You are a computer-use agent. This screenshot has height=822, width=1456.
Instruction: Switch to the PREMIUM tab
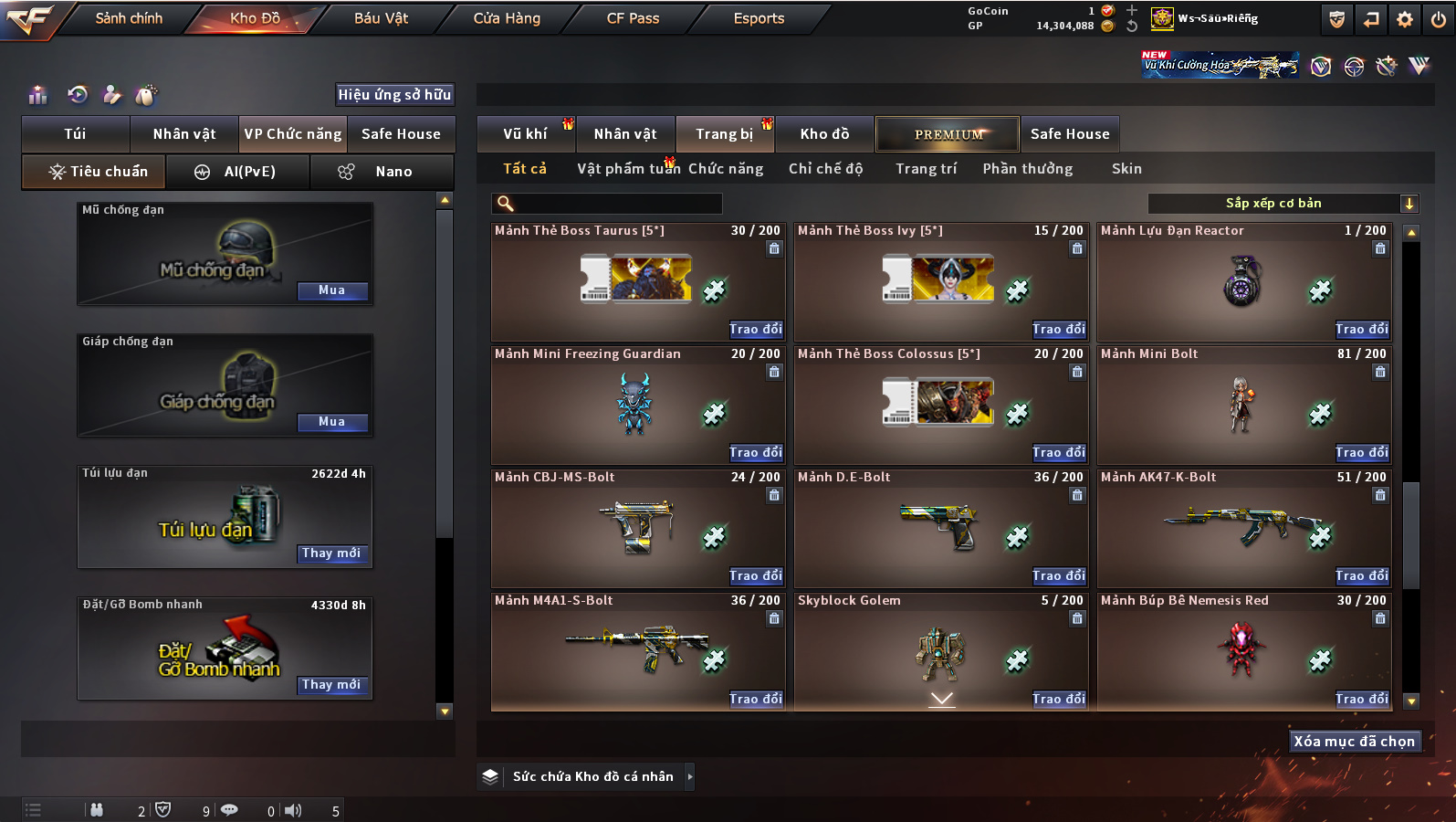[x=948, y=134]
